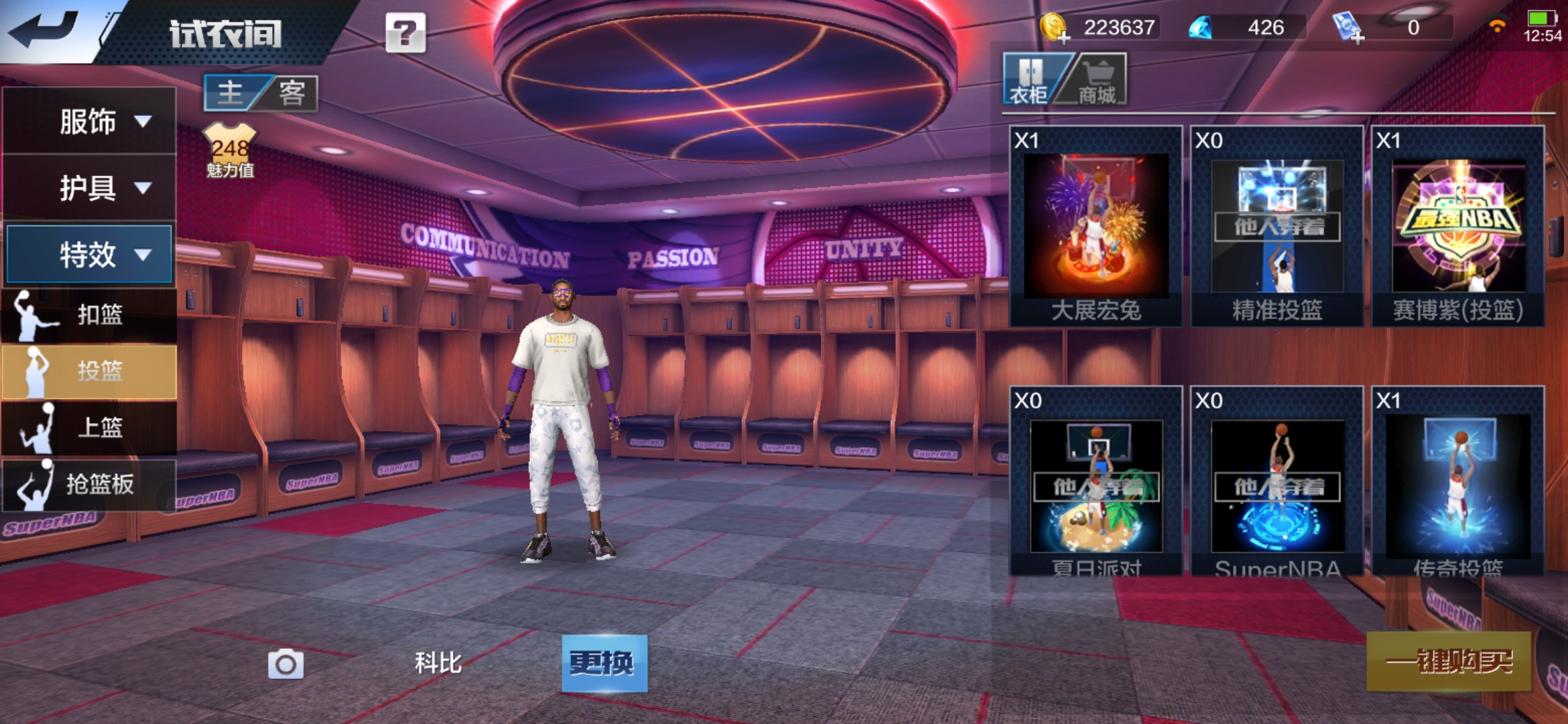The height and width of the screenshot is (724, 1568).
Task: Open the question mark help
Action: point(405,32)
